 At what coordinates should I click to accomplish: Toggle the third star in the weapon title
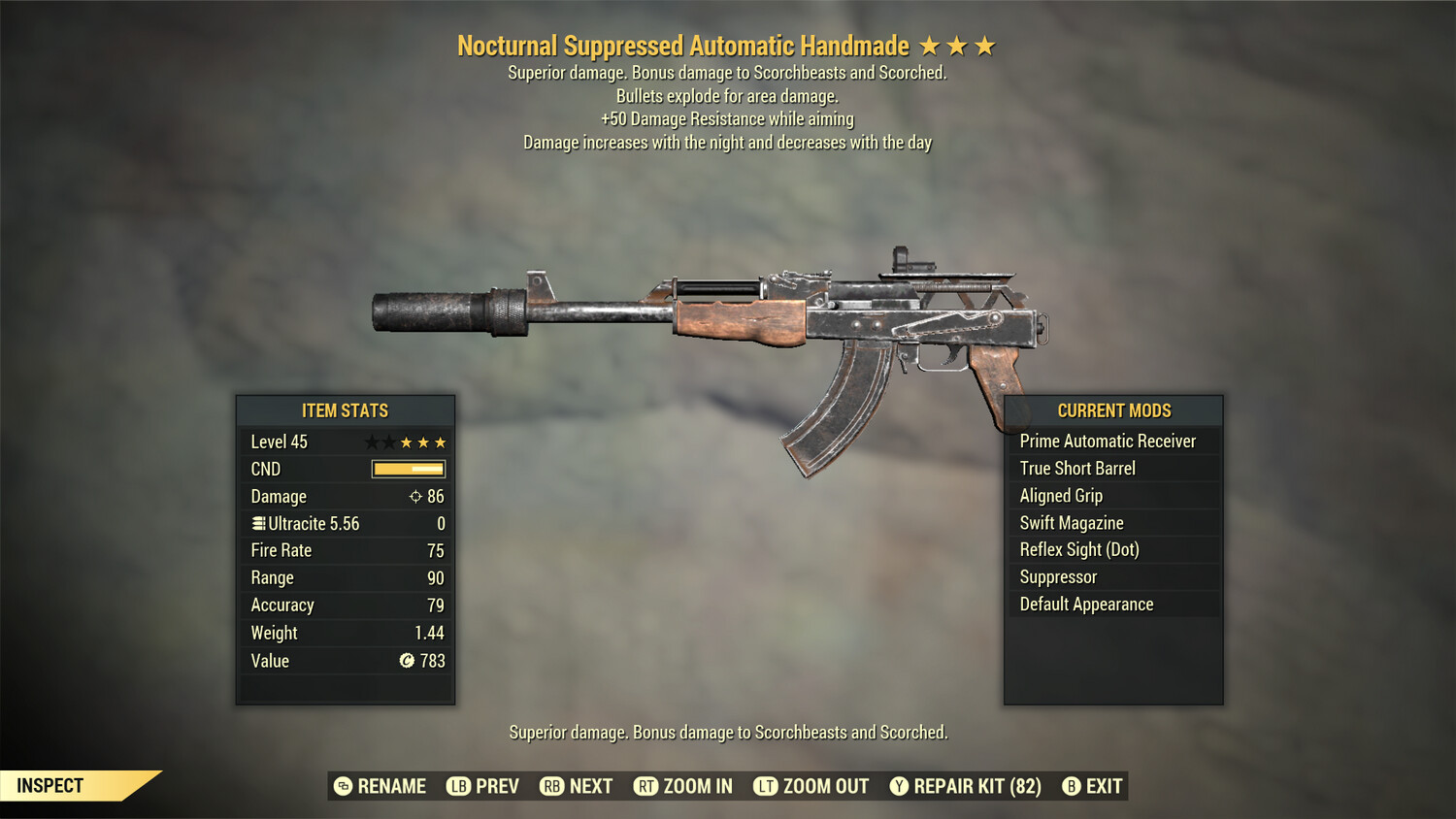point(984,44)
